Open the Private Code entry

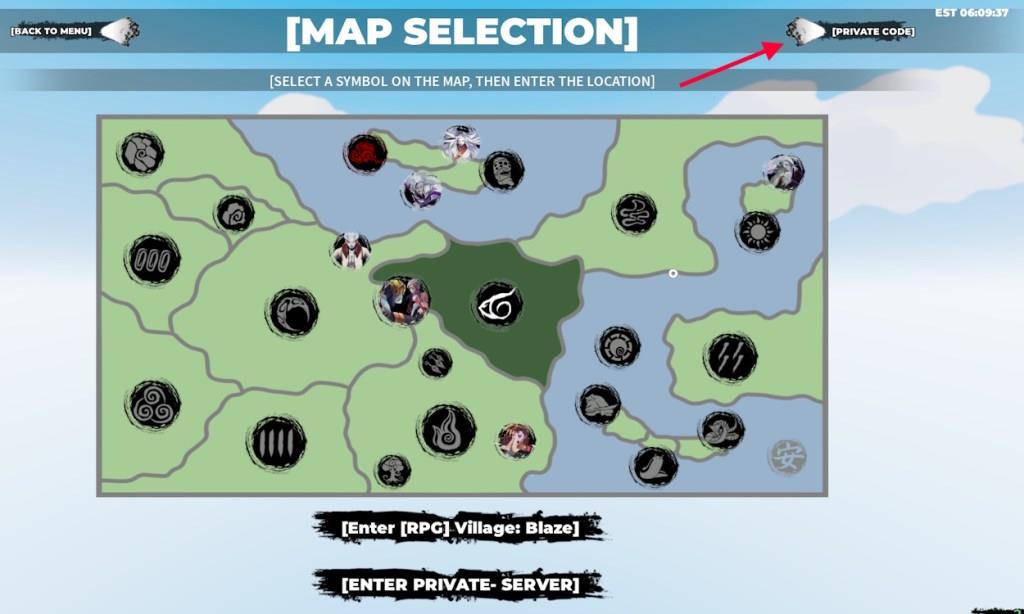872,32
